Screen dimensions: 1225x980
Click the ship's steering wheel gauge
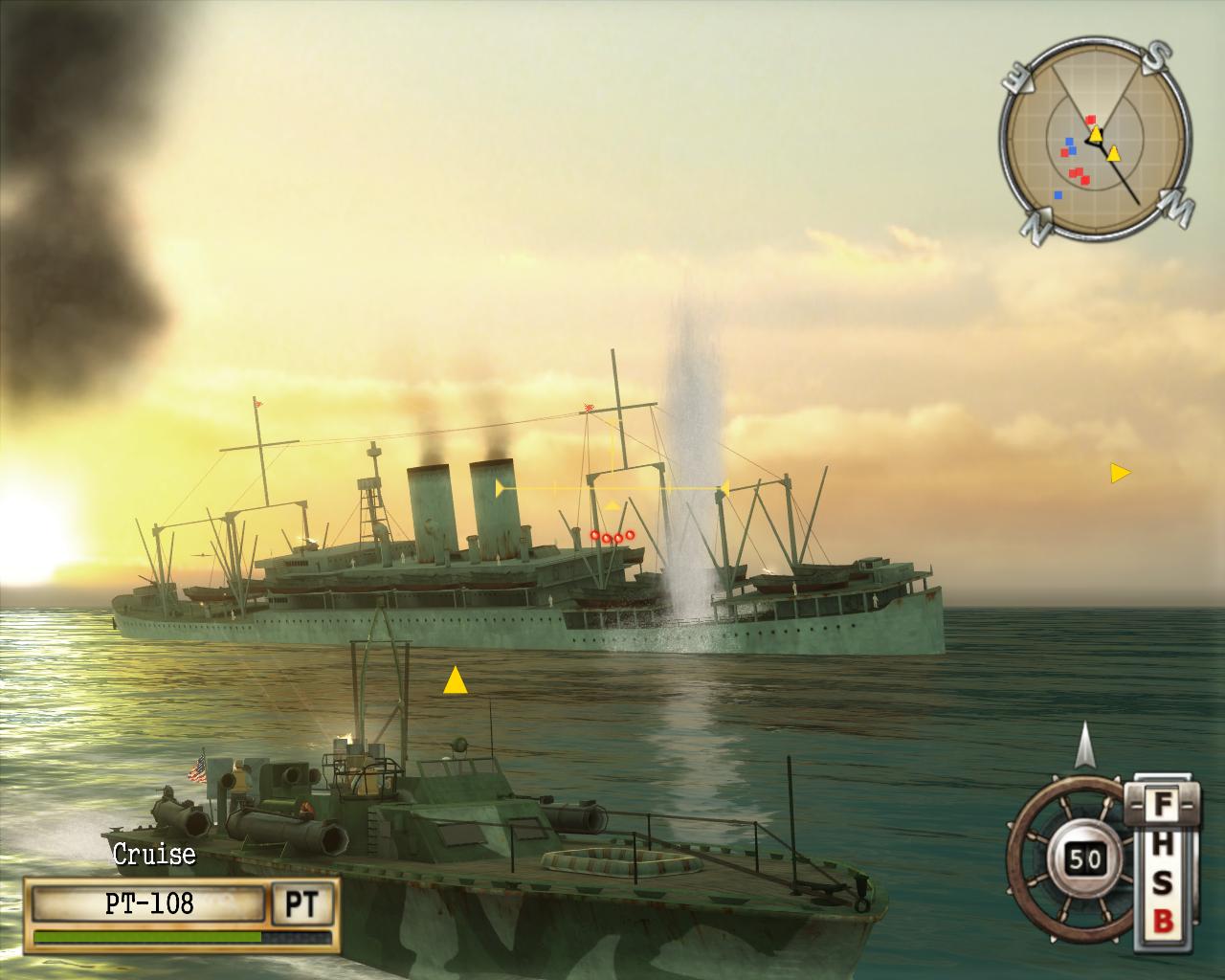point(1070,858)
